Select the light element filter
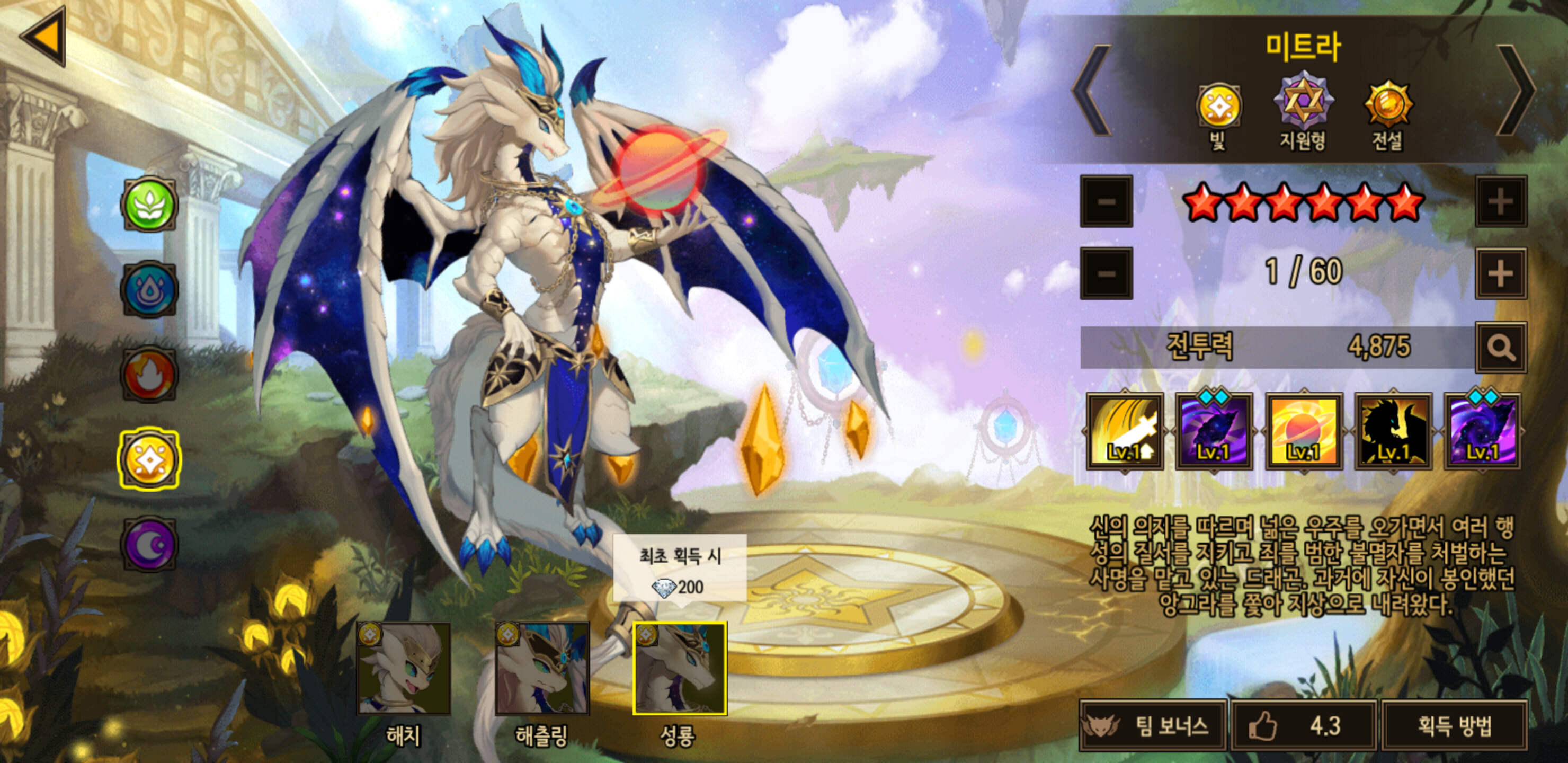The height and width of the screenshot is (763, 1568). click(x=149, y=460)
